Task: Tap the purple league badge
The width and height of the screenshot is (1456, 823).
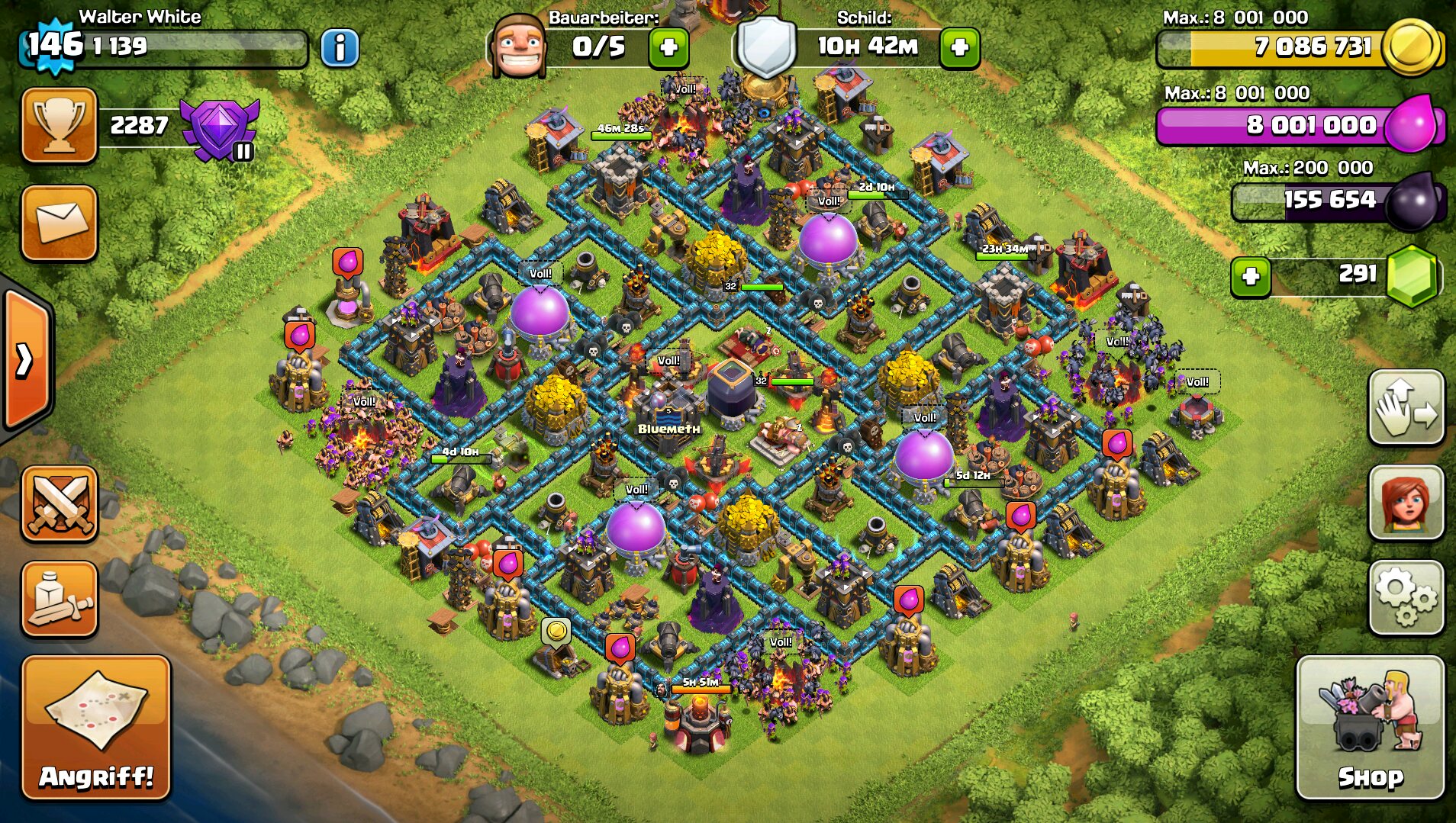Action: 220,128
